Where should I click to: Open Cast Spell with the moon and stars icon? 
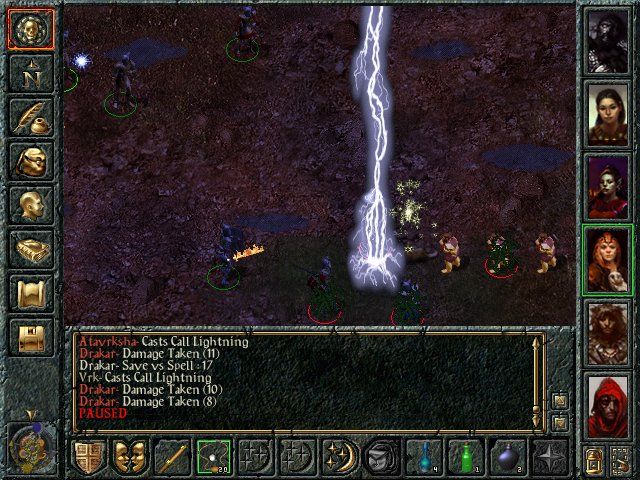click(x=337, y=456)
